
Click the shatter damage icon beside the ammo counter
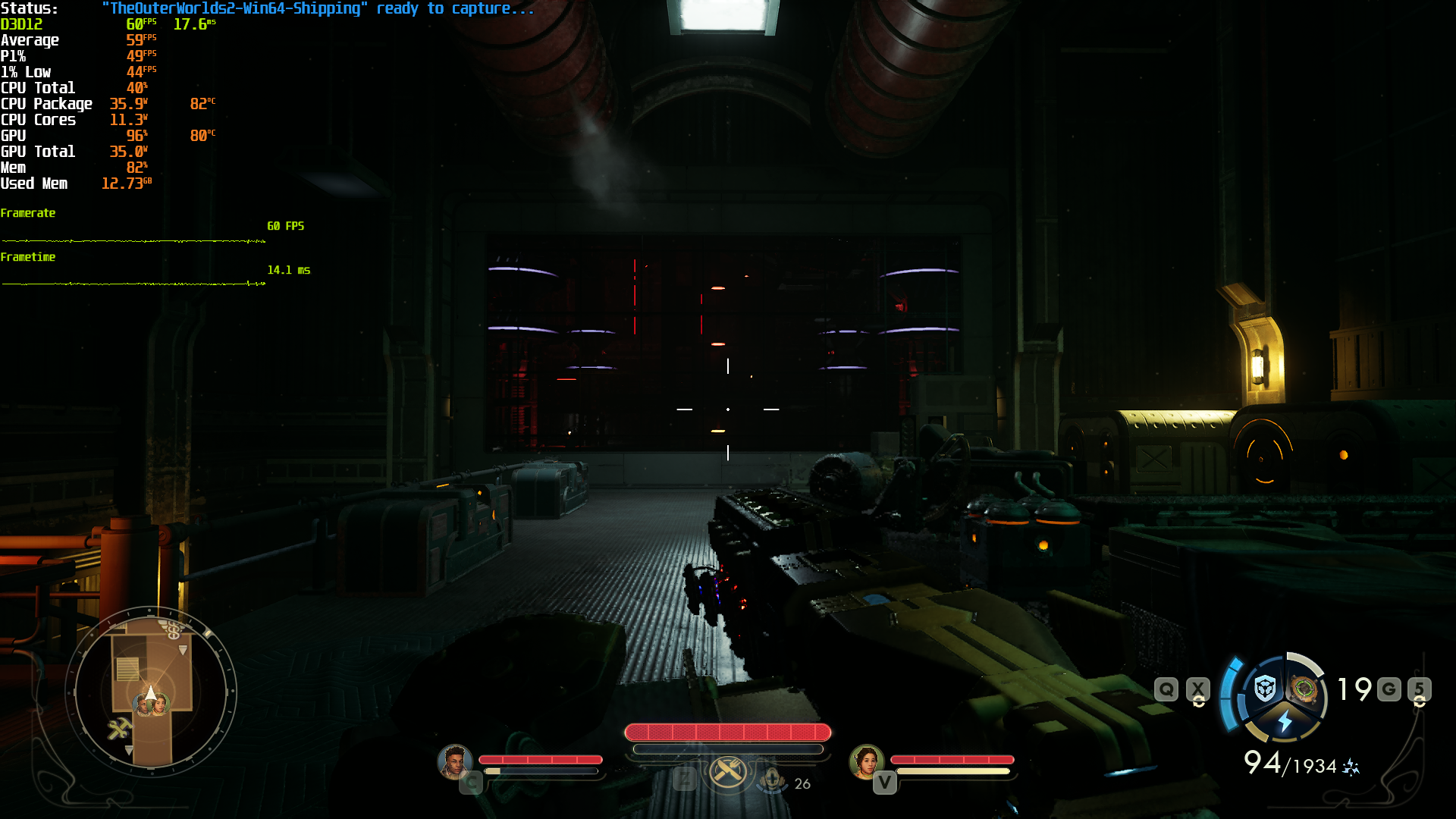(x=1350, y=767)
